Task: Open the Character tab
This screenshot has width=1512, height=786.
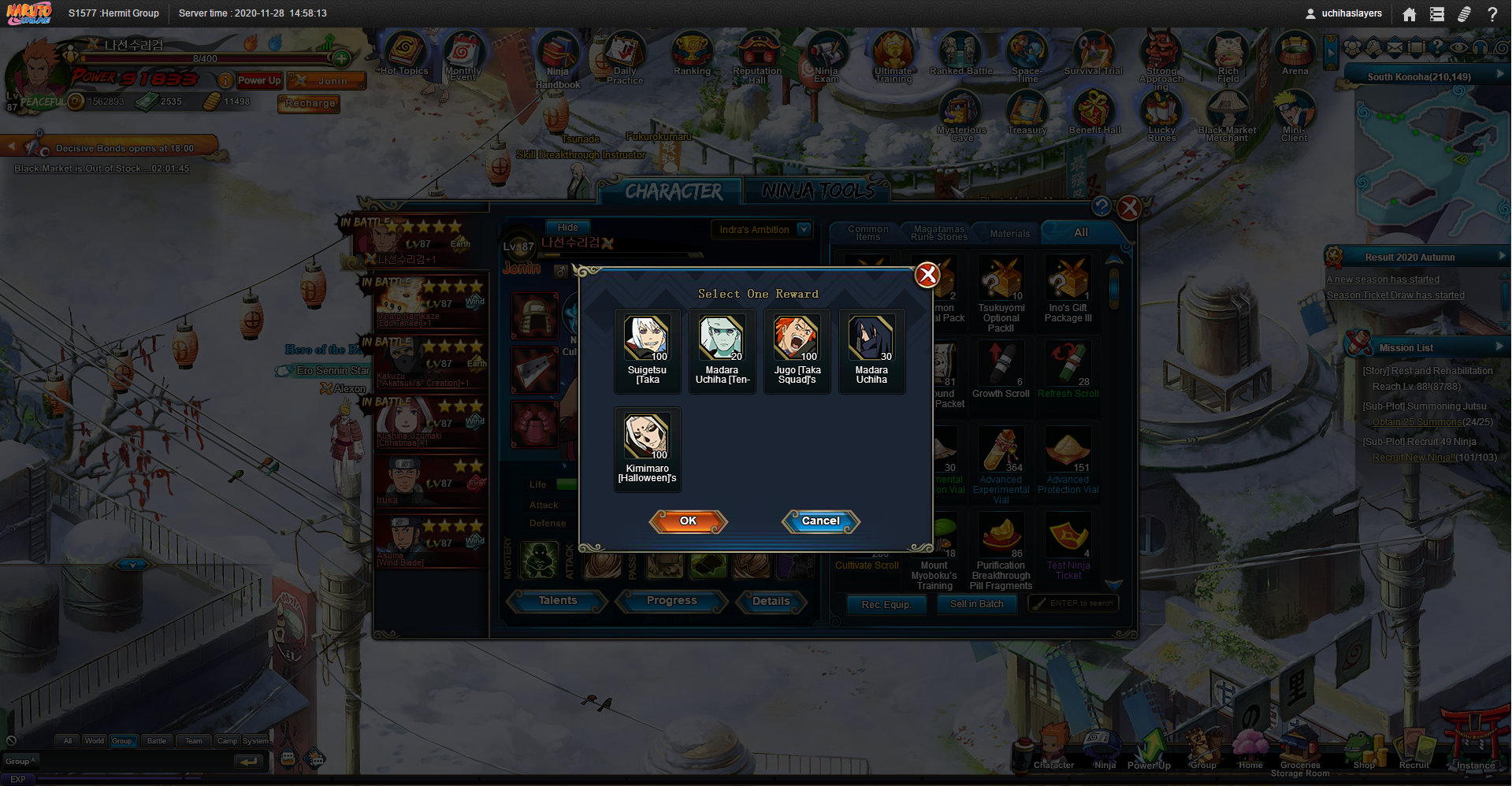Action: coord(673,191)
